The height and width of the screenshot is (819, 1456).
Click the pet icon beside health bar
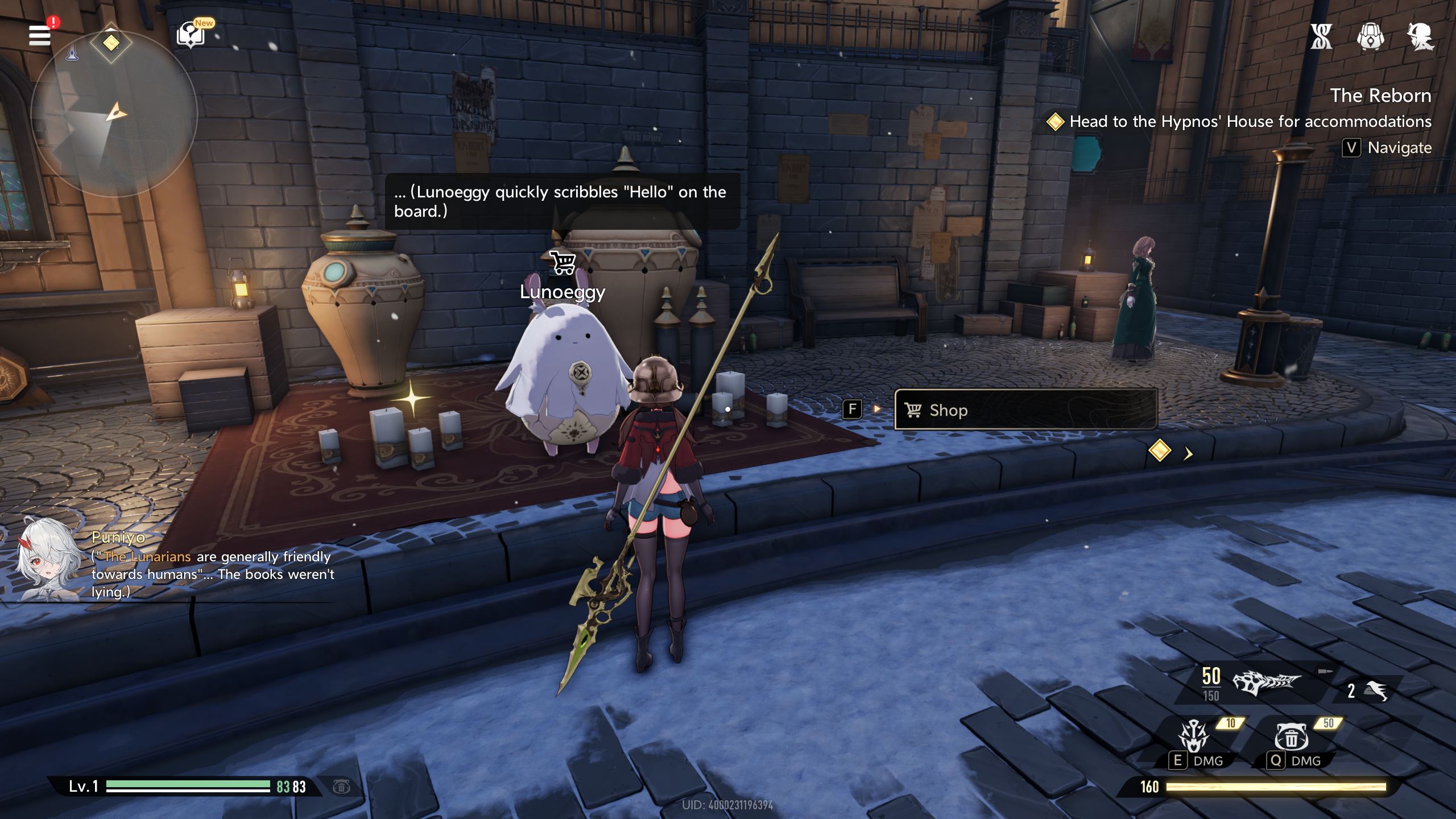pos(341,787)
